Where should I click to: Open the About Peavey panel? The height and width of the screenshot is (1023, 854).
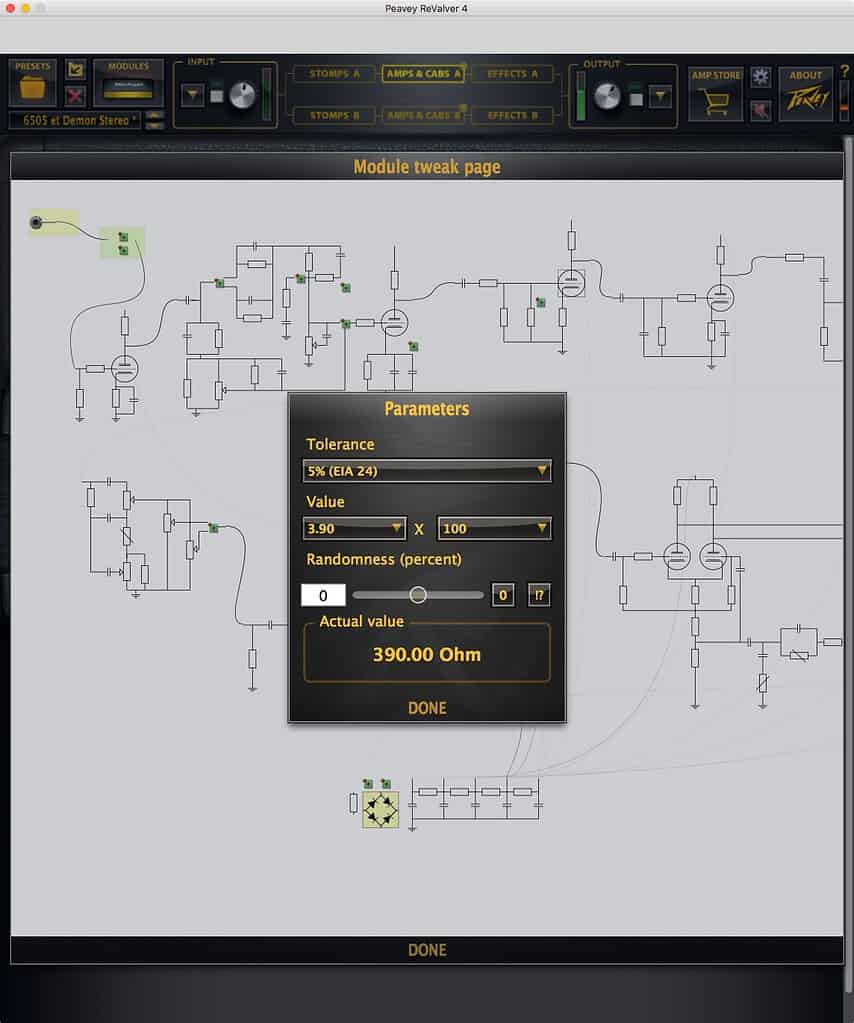[805, 93]
